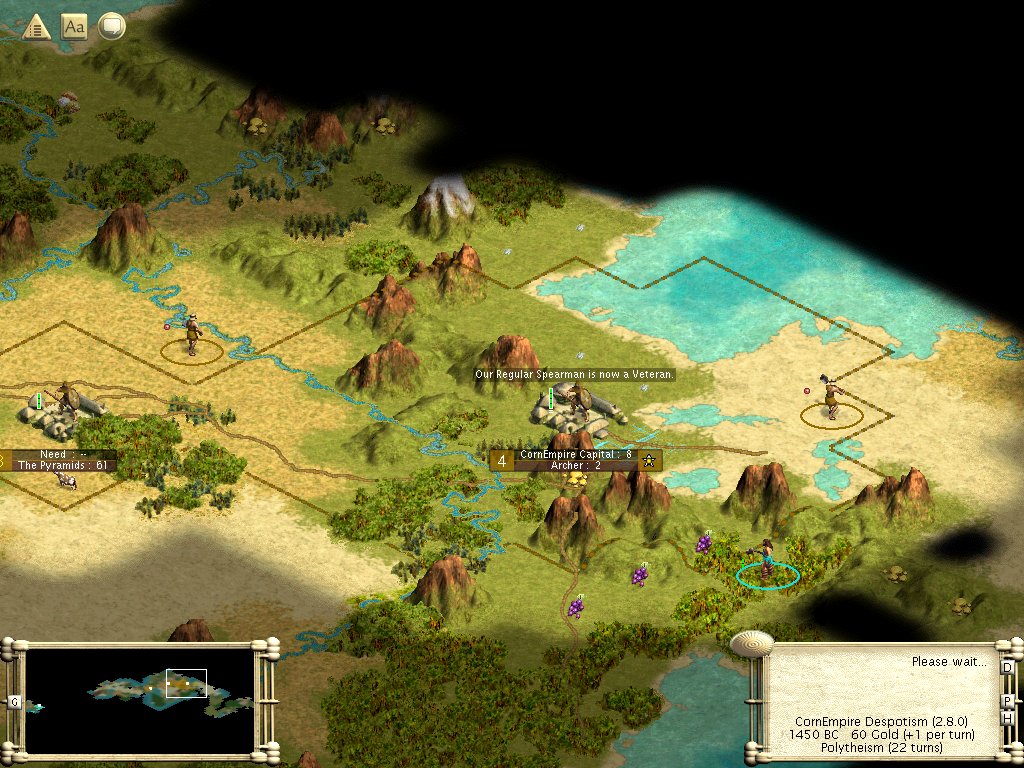
Task: Click the P button on the info panel
Action: (1007, 700)
